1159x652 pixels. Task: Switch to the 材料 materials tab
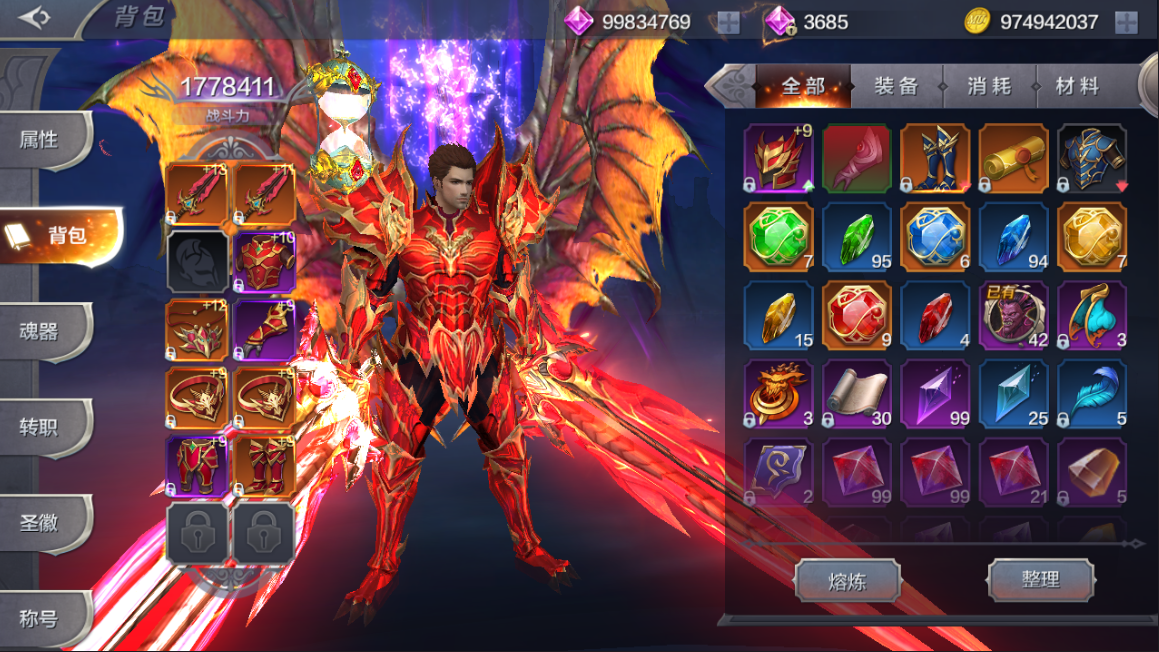tap(1078, 87)
